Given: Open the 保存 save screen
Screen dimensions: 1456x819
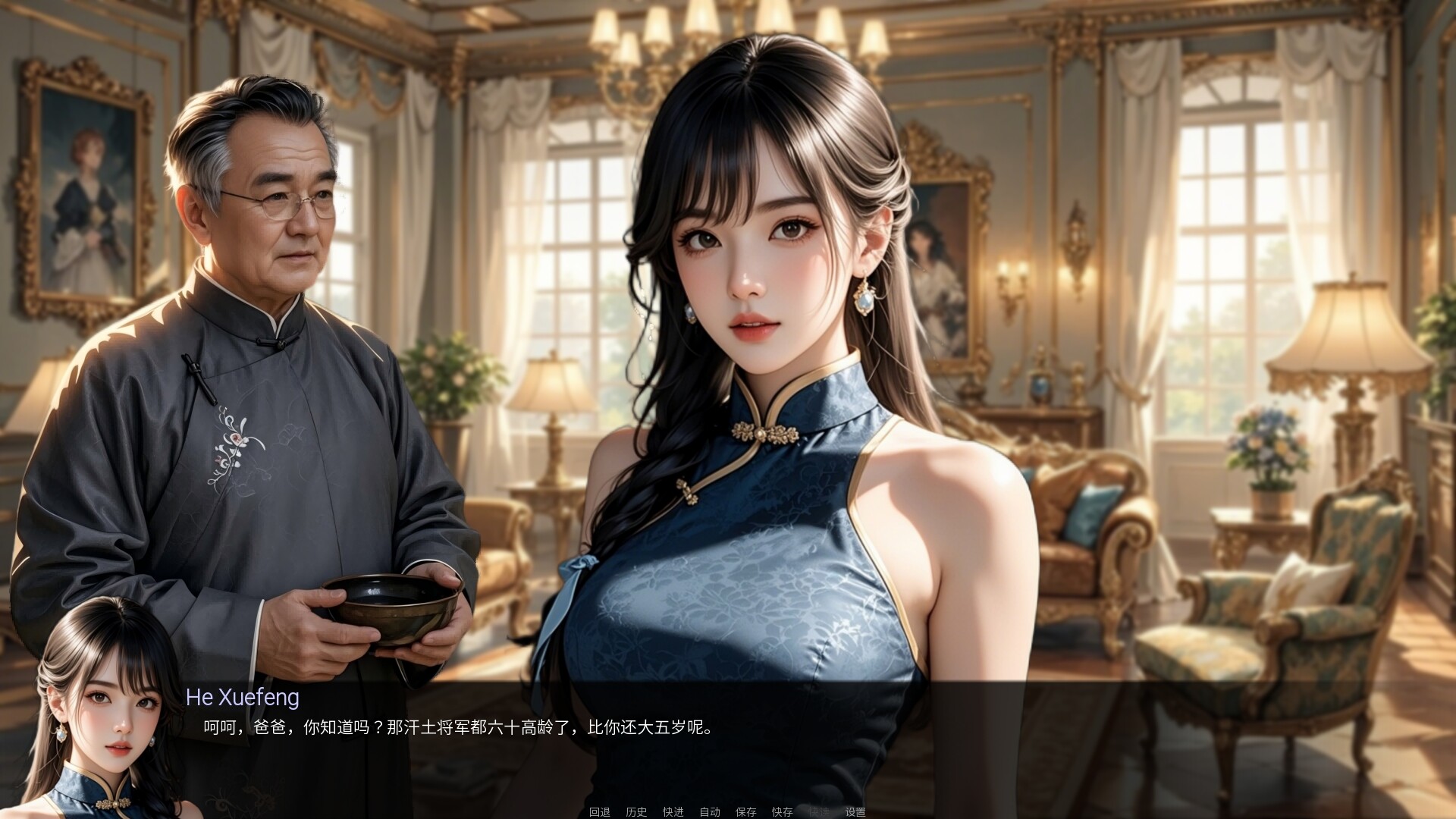Looking at the screenshot, I should click(745, 811).
